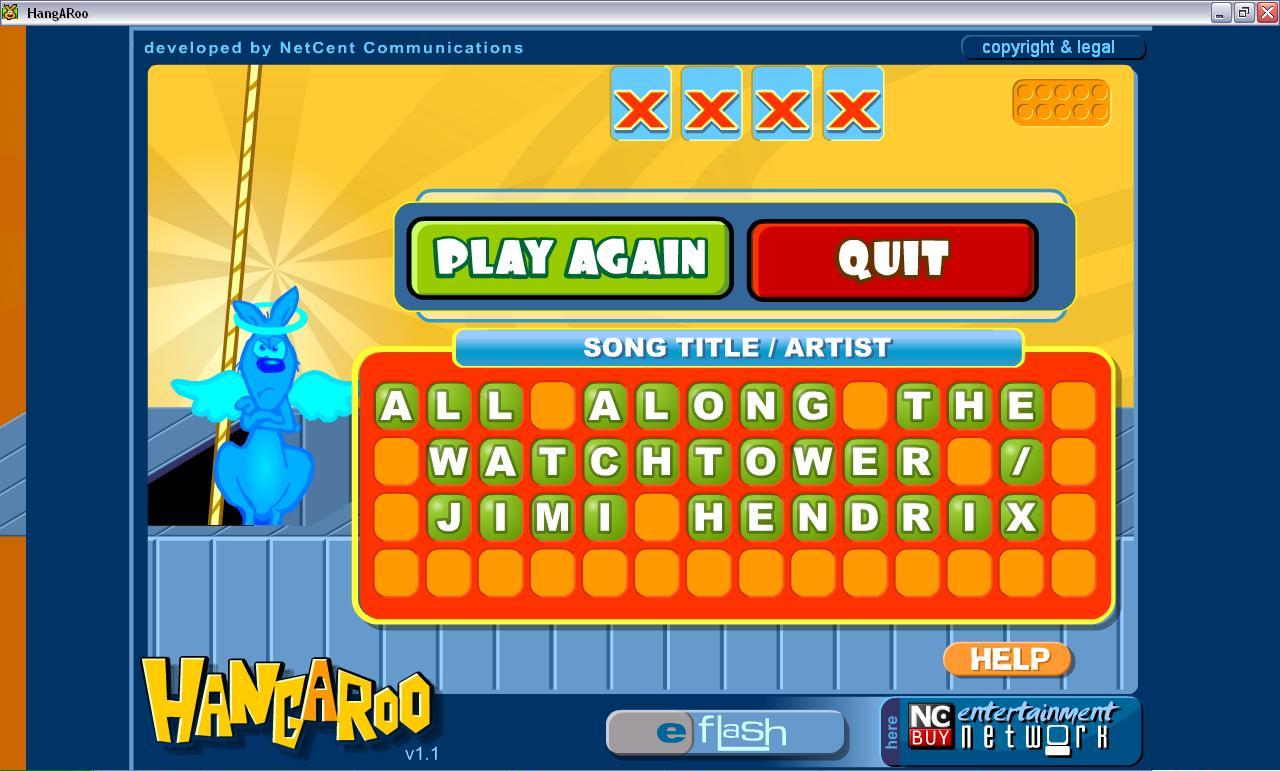Click the J tile starting JIMI

[451, 517]
